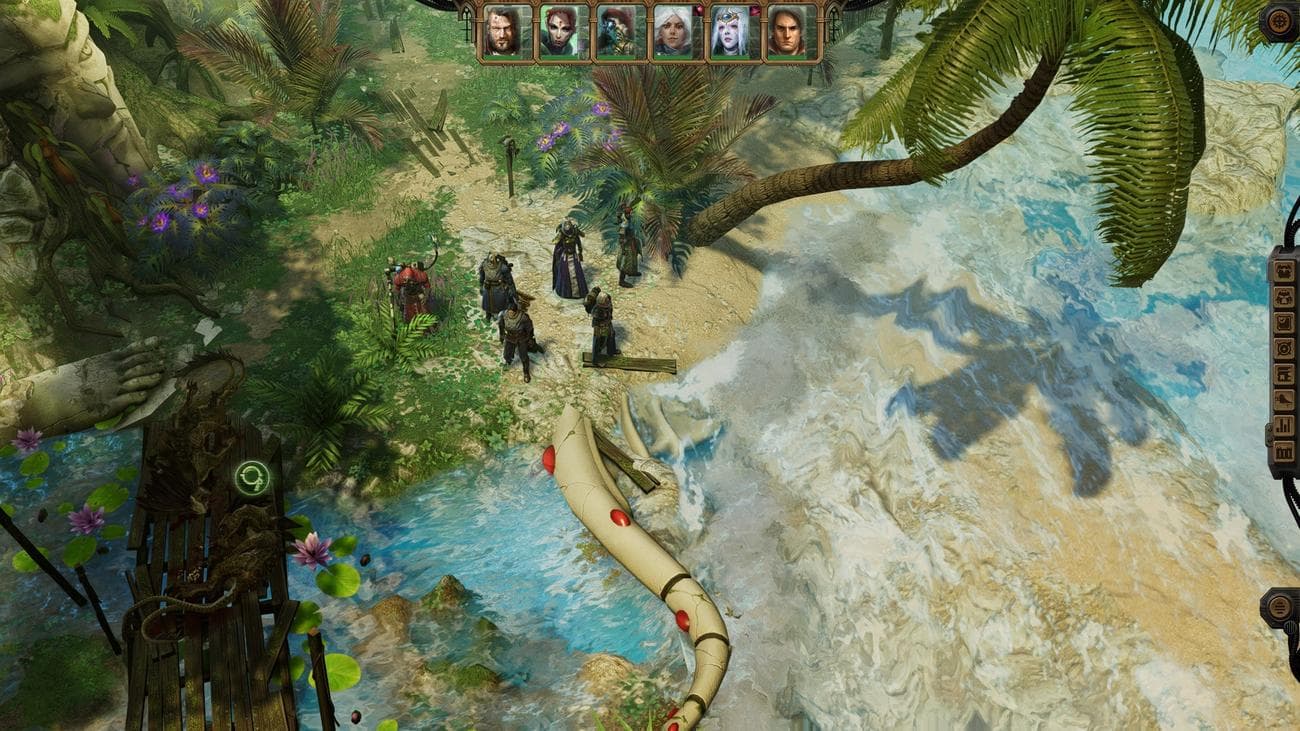Screen dimensions: 1300x731
Task: Select the last portrait in the party bar
Action: coord(786,29)
